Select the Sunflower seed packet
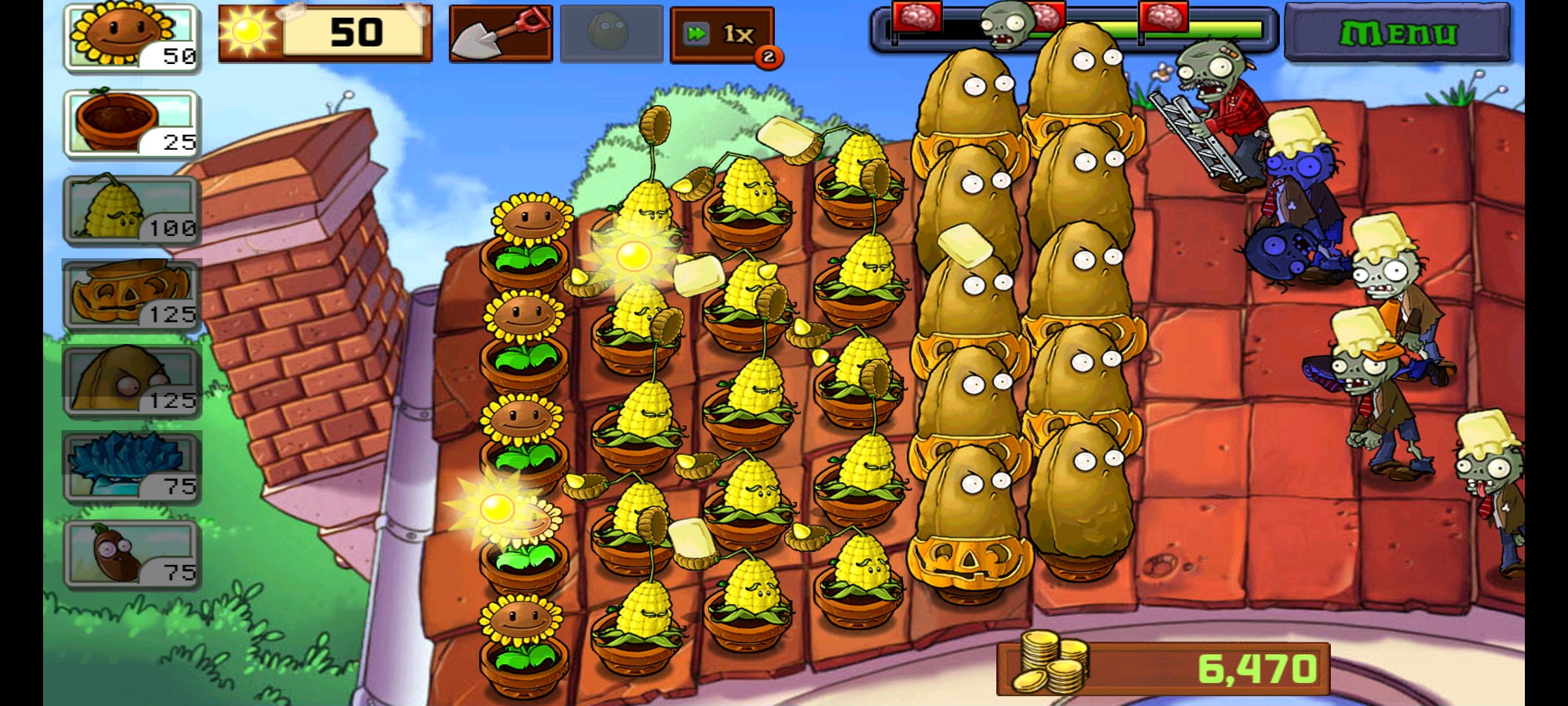1568x706 pixels. (x=131, y=37)
